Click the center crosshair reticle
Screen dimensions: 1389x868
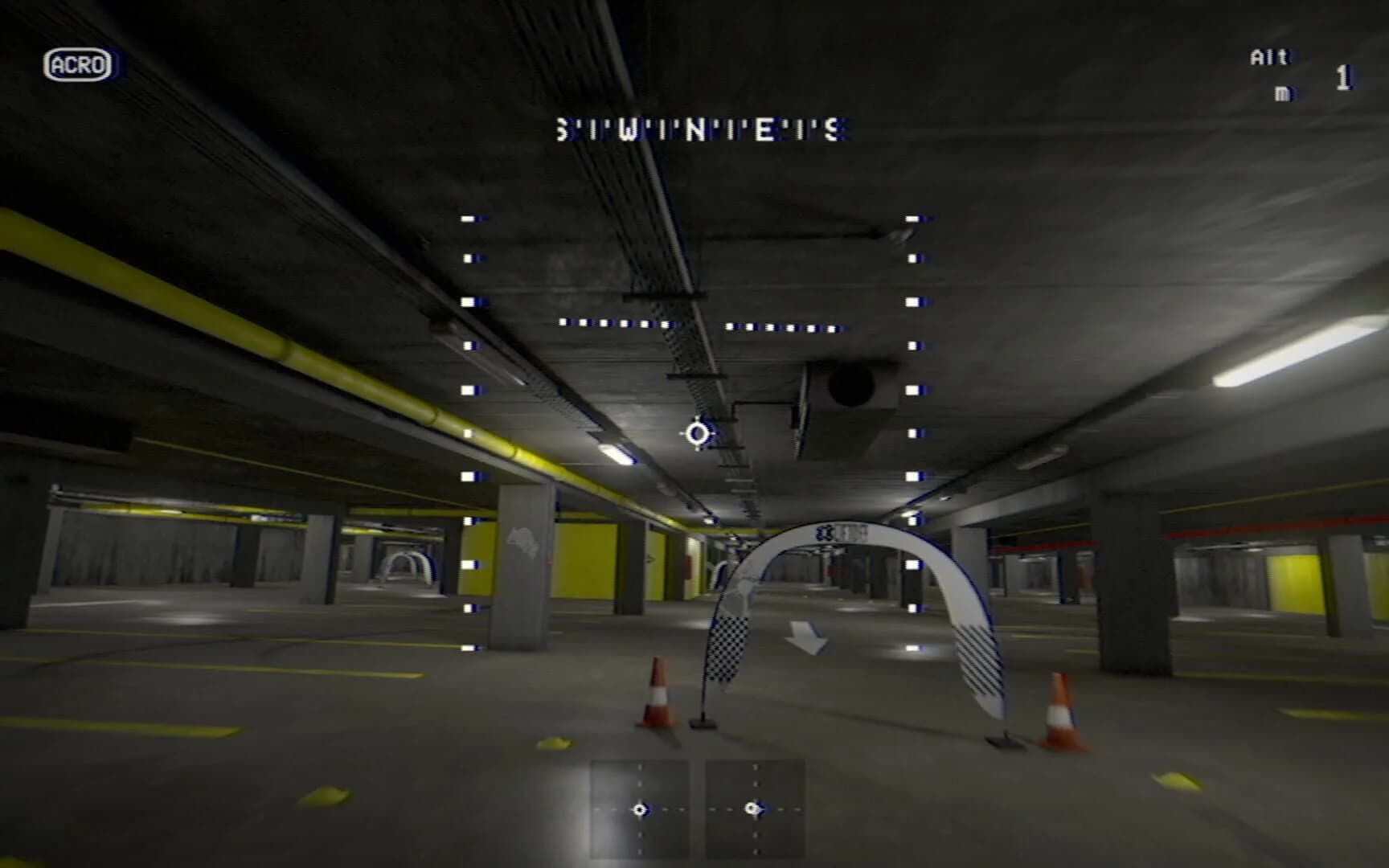pos(696,434)
